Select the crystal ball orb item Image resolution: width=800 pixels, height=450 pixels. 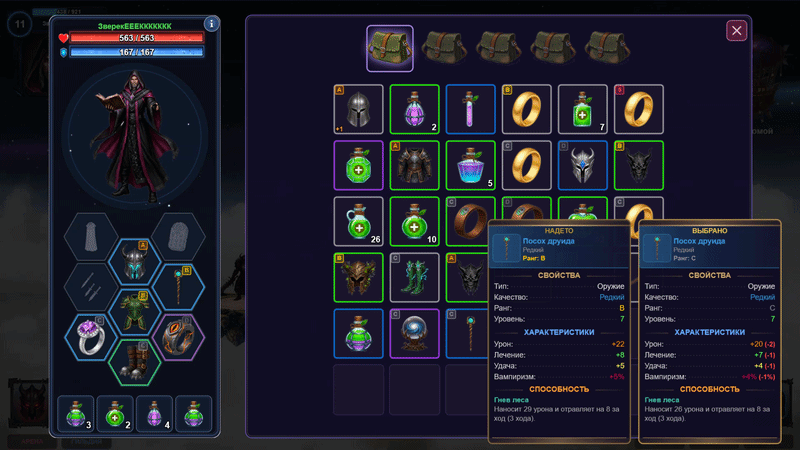[x=414, y=333]
